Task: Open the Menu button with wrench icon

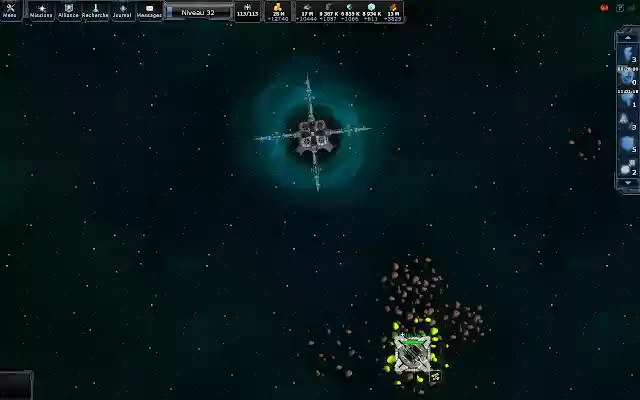Action: point(11,11)
